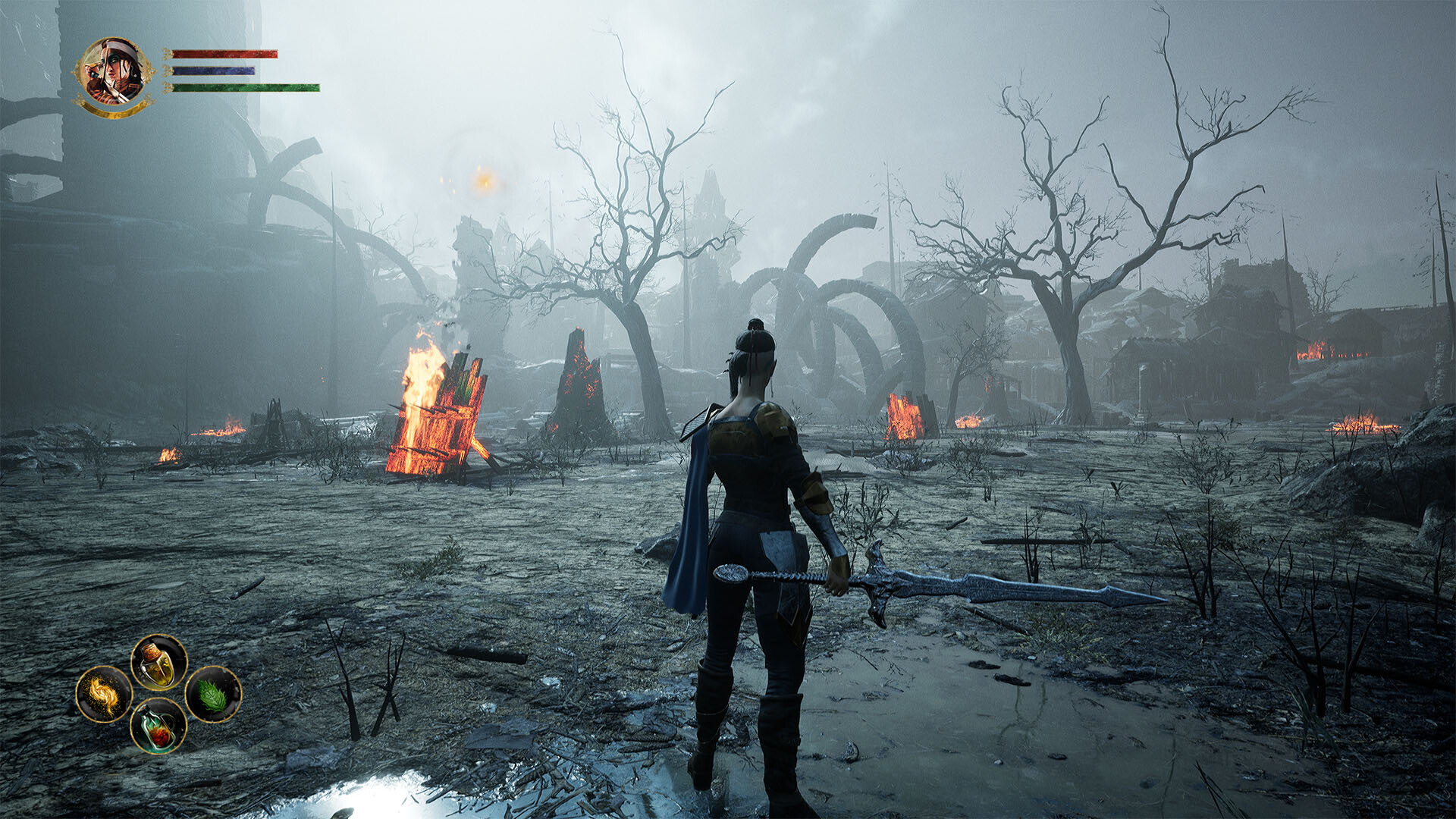Activate the red fire flask slot
The image size is (1456, 819).
(158, 726)
